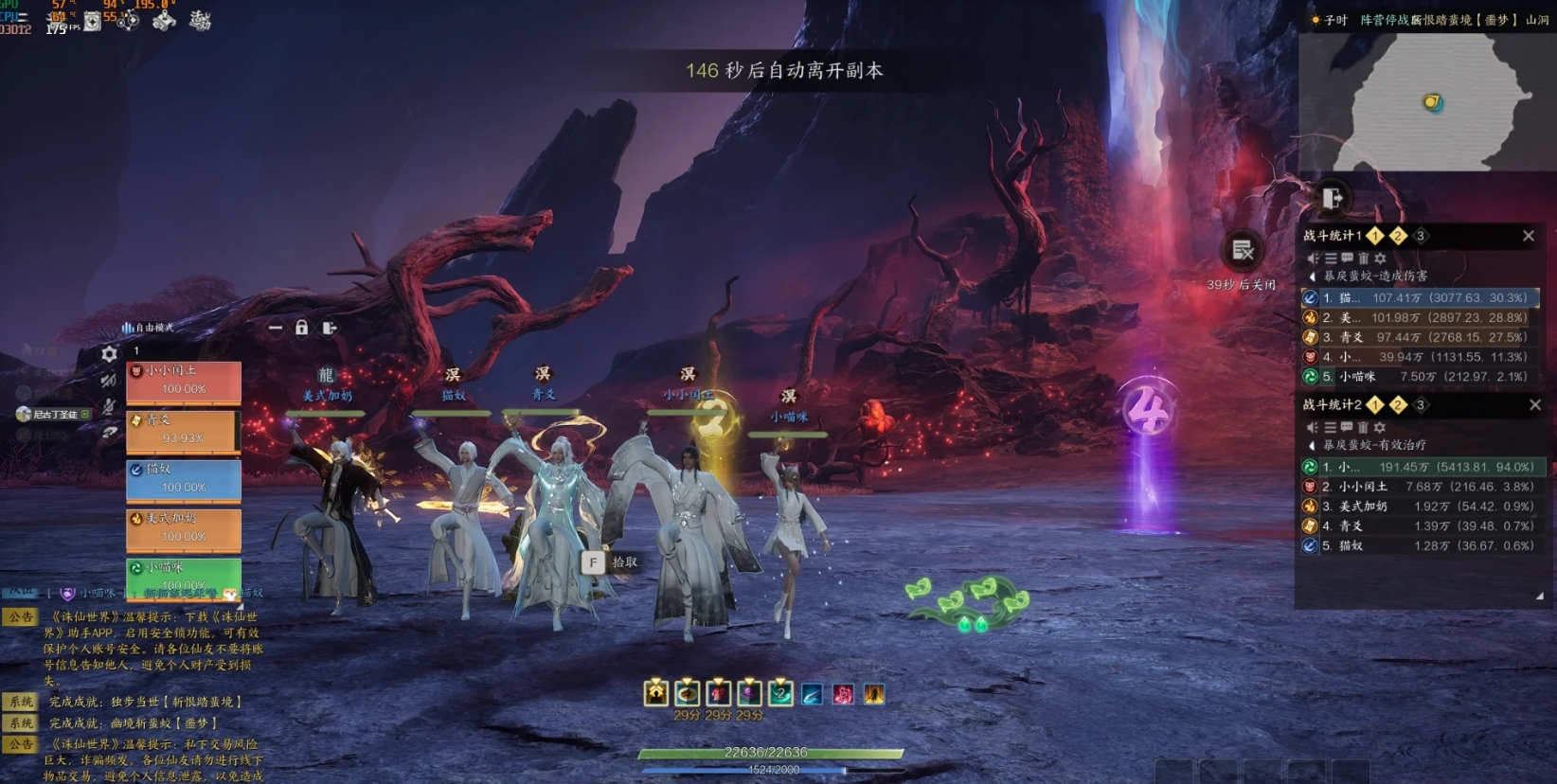Screen dimensions: 1557x784
Task: Open the 战斗统计1 gear settings
Action: 1380,258
